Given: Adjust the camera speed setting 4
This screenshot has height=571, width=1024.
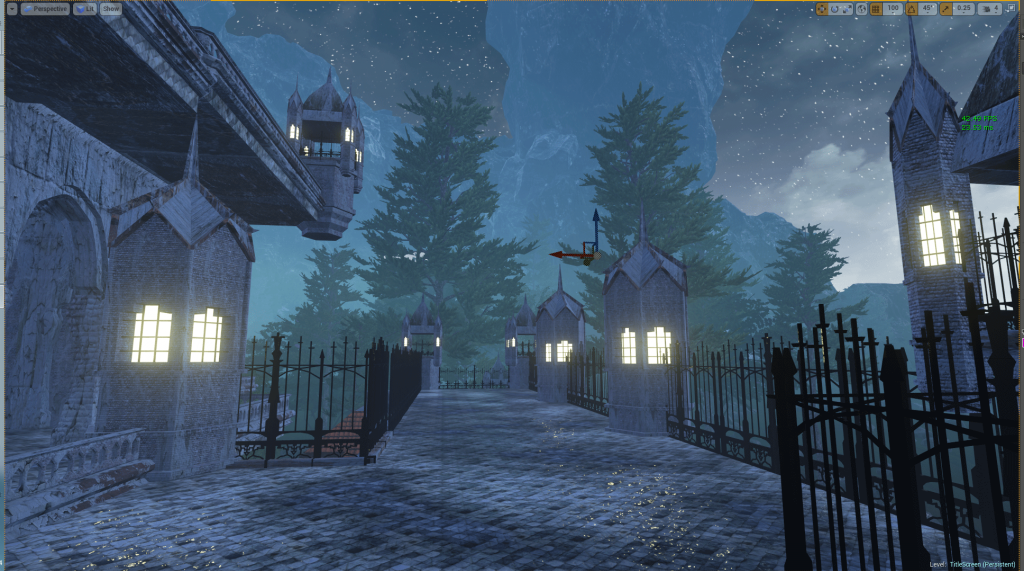Looking at the screenshot, I should [990, 8].
